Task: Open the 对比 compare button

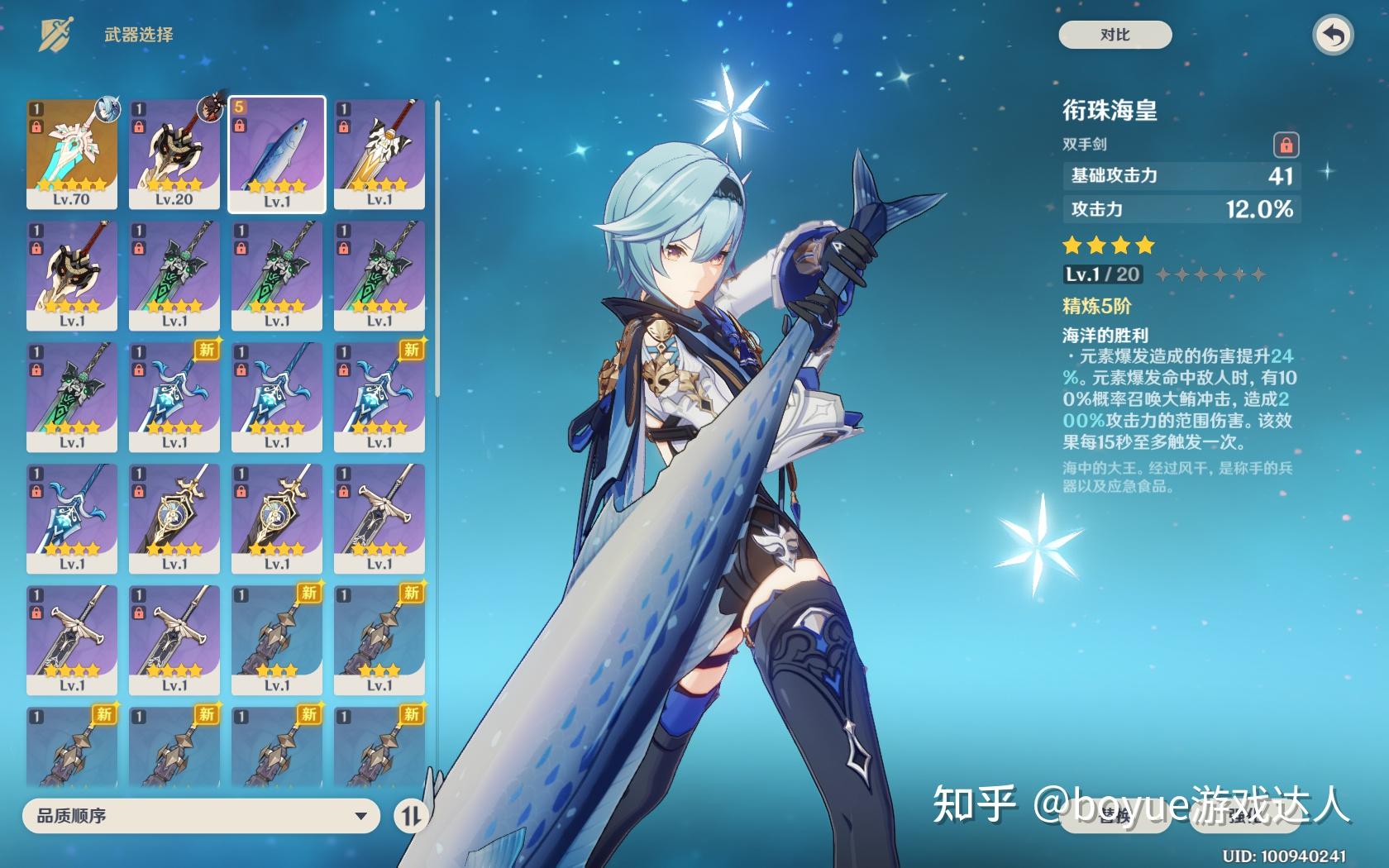Action: click(1115, 35)
